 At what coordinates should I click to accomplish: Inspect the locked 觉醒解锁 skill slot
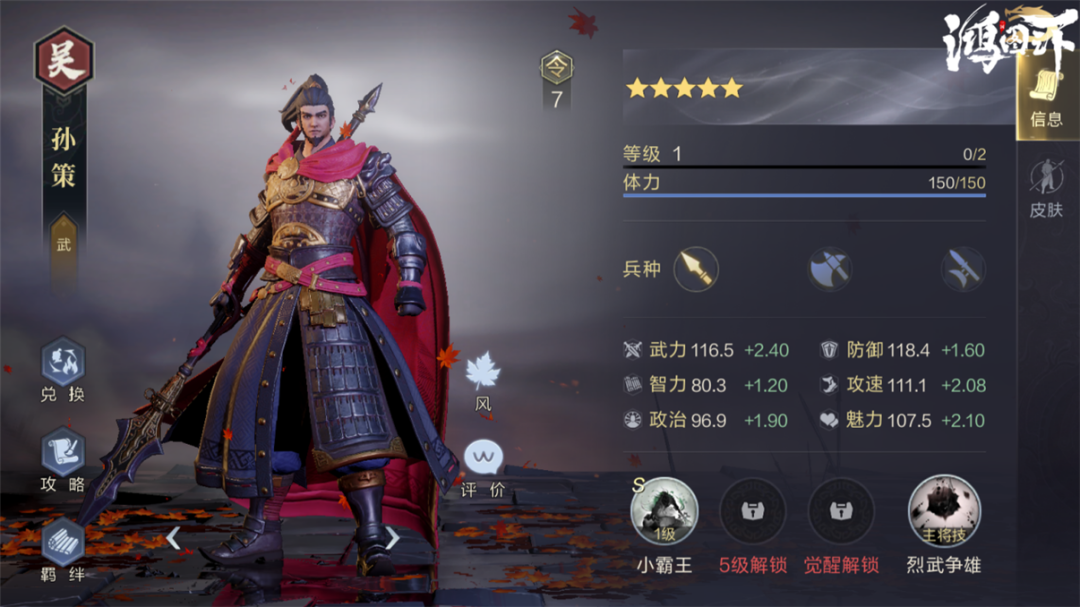coord(841,512)
